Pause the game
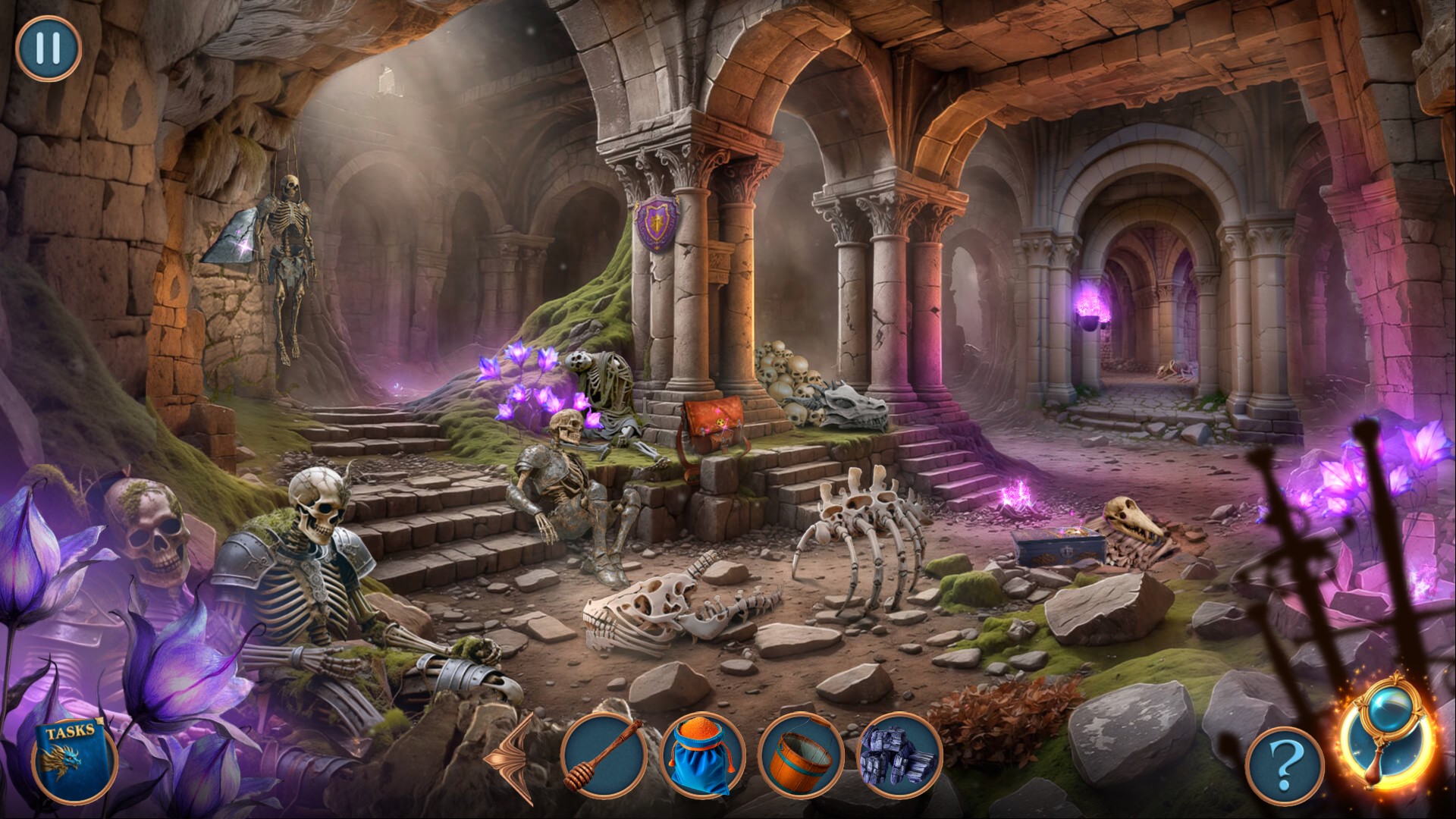1456x819 pixels. [49, 49]
